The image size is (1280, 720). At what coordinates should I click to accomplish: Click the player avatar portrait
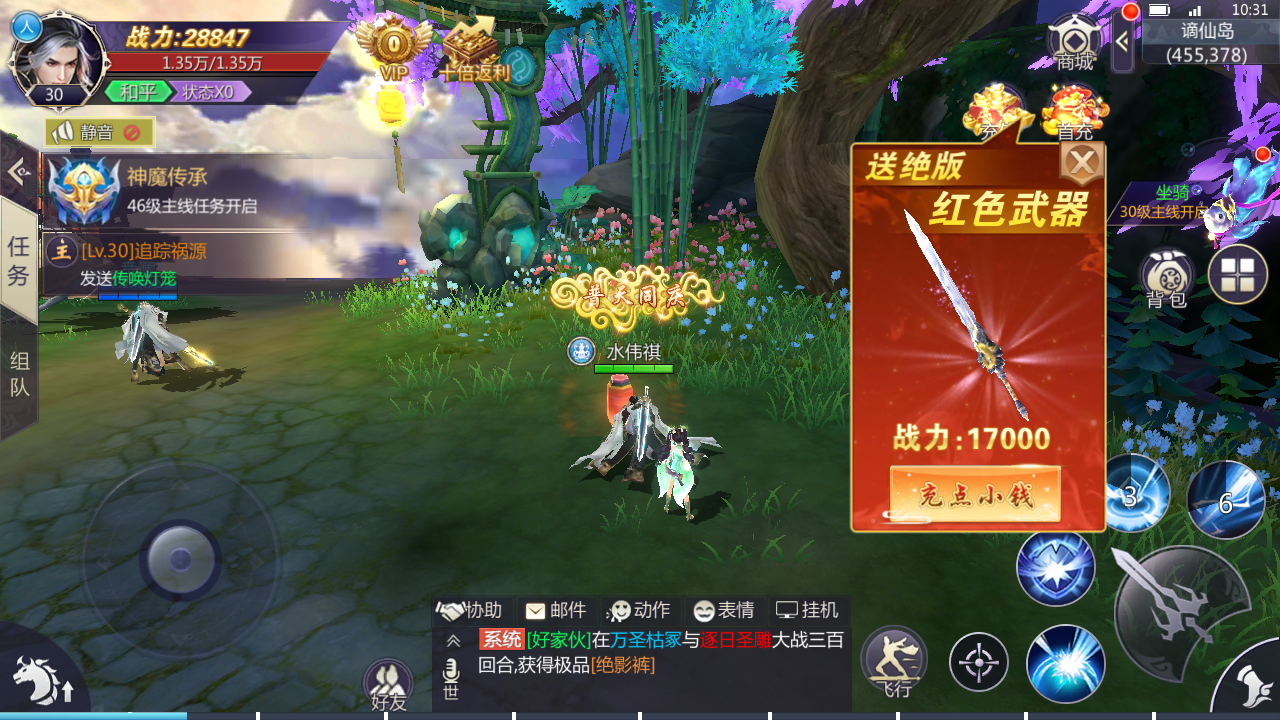(x=58, y=58)
